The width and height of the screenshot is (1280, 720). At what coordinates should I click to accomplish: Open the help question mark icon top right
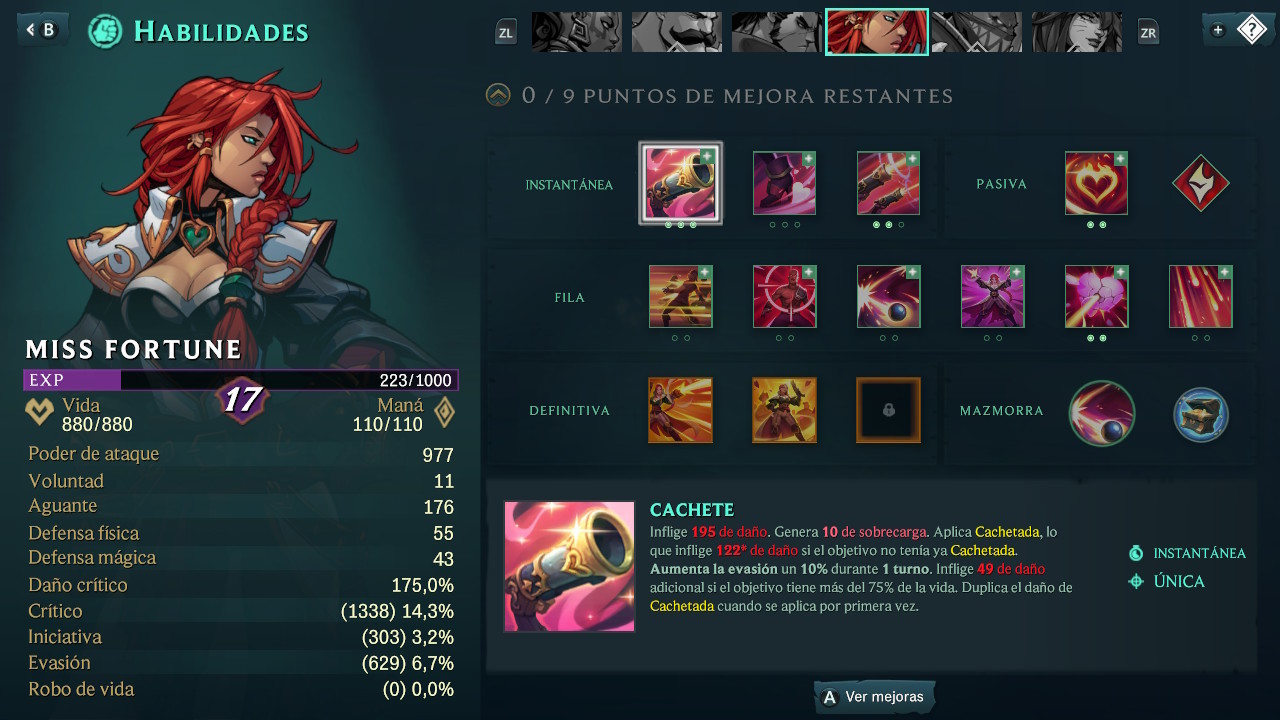[1253, 29]
